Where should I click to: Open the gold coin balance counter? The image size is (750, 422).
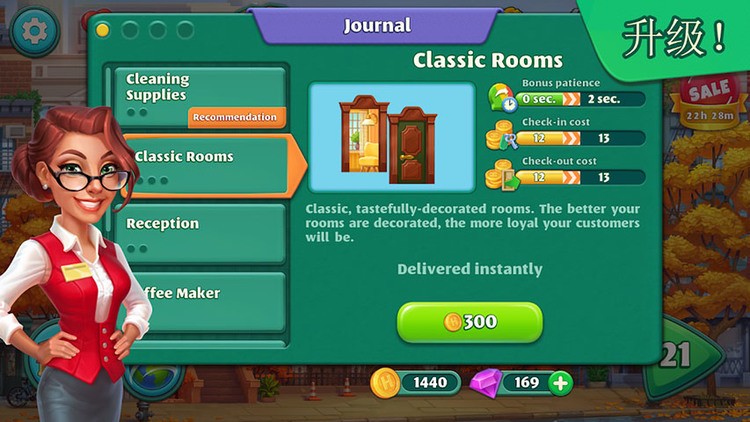pos(416,382)
